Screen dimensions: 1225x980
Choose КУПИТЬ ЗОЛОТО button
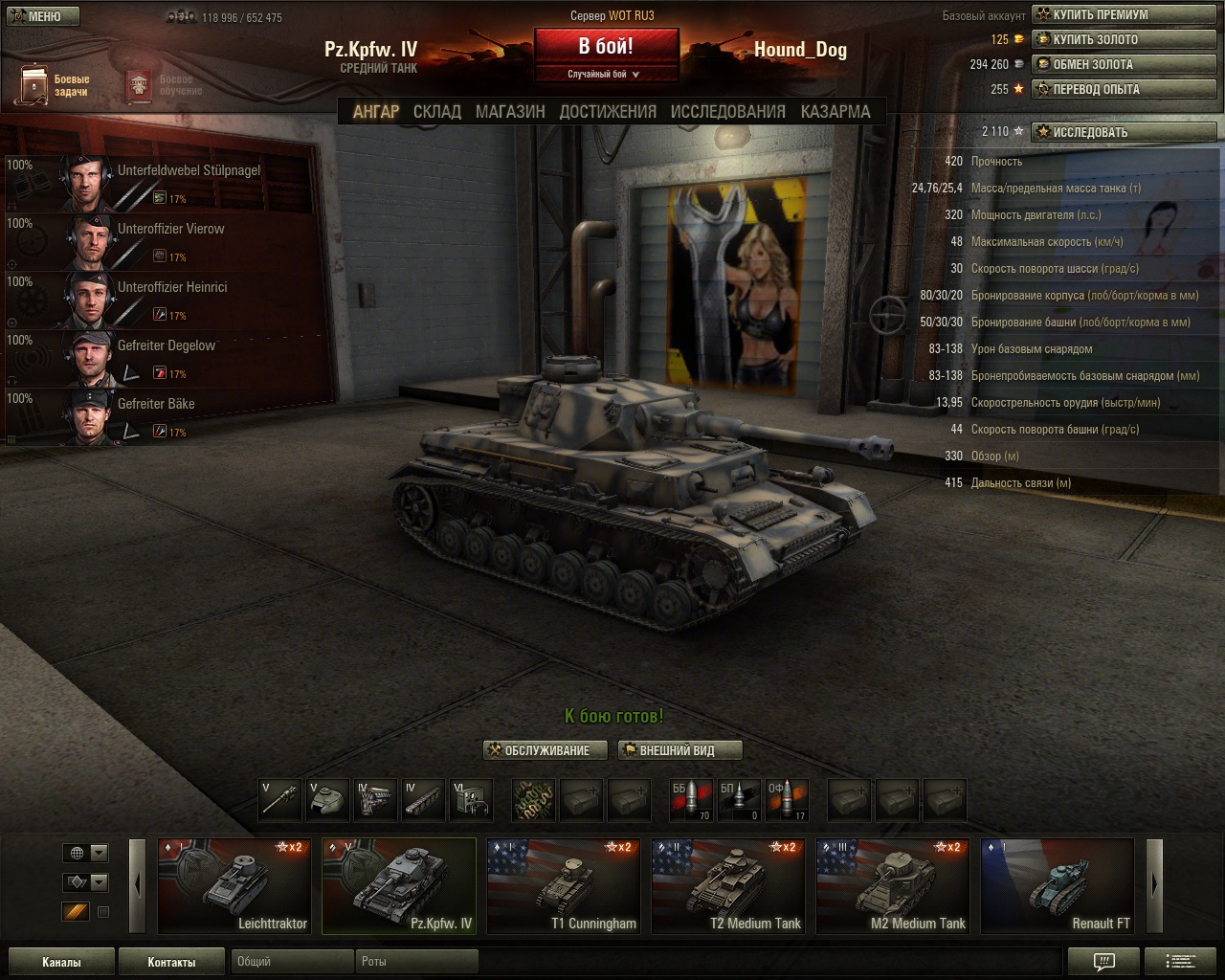[1124, 40]
